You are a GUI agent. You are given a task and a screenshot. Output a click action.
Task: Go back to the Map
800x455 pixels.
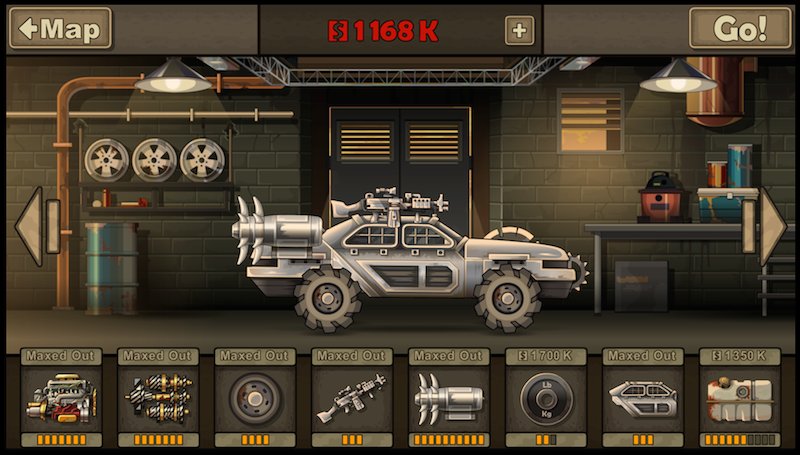coord(60,28)
